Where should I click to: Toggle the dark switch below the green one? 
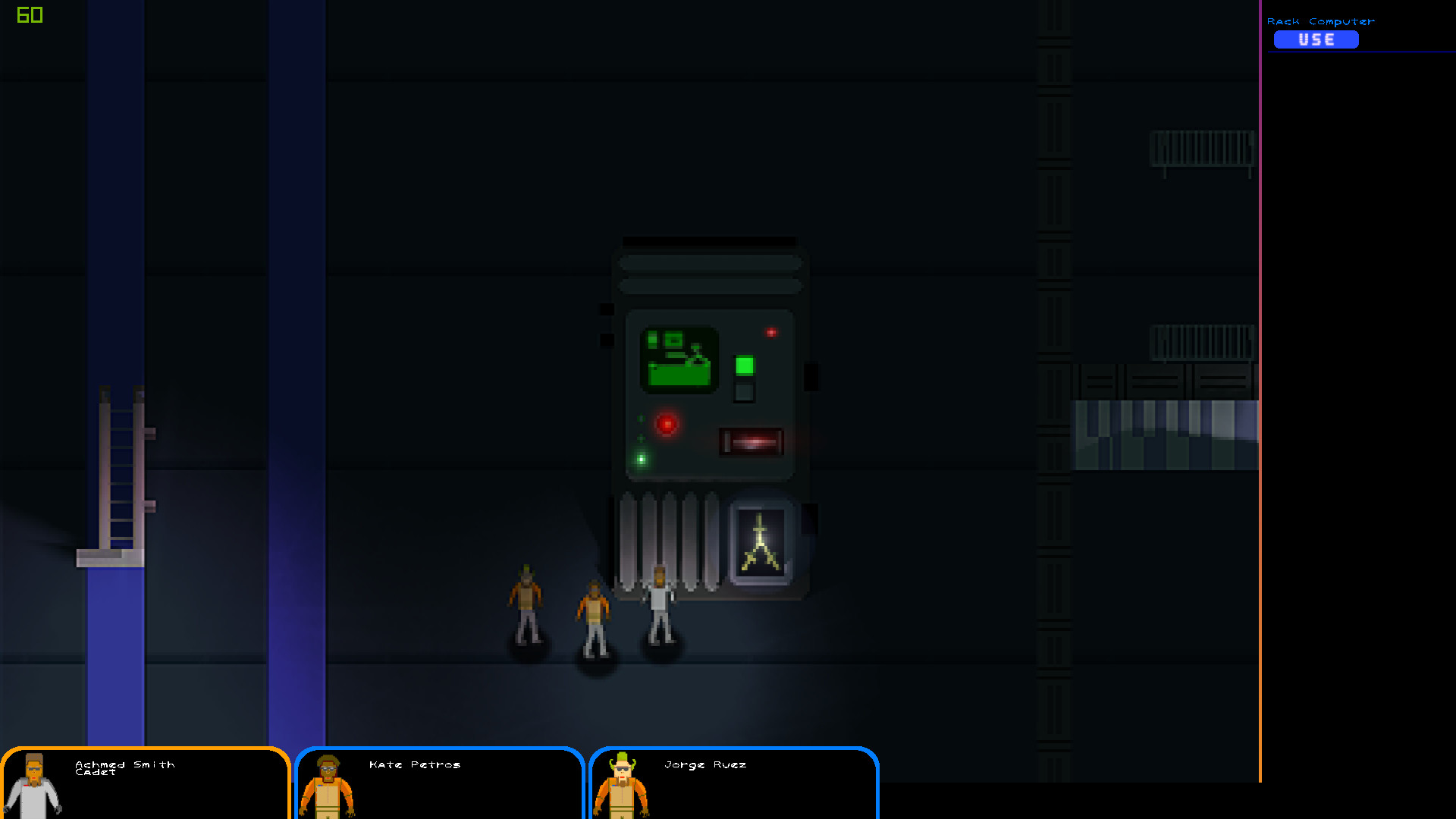click(744, 393)
